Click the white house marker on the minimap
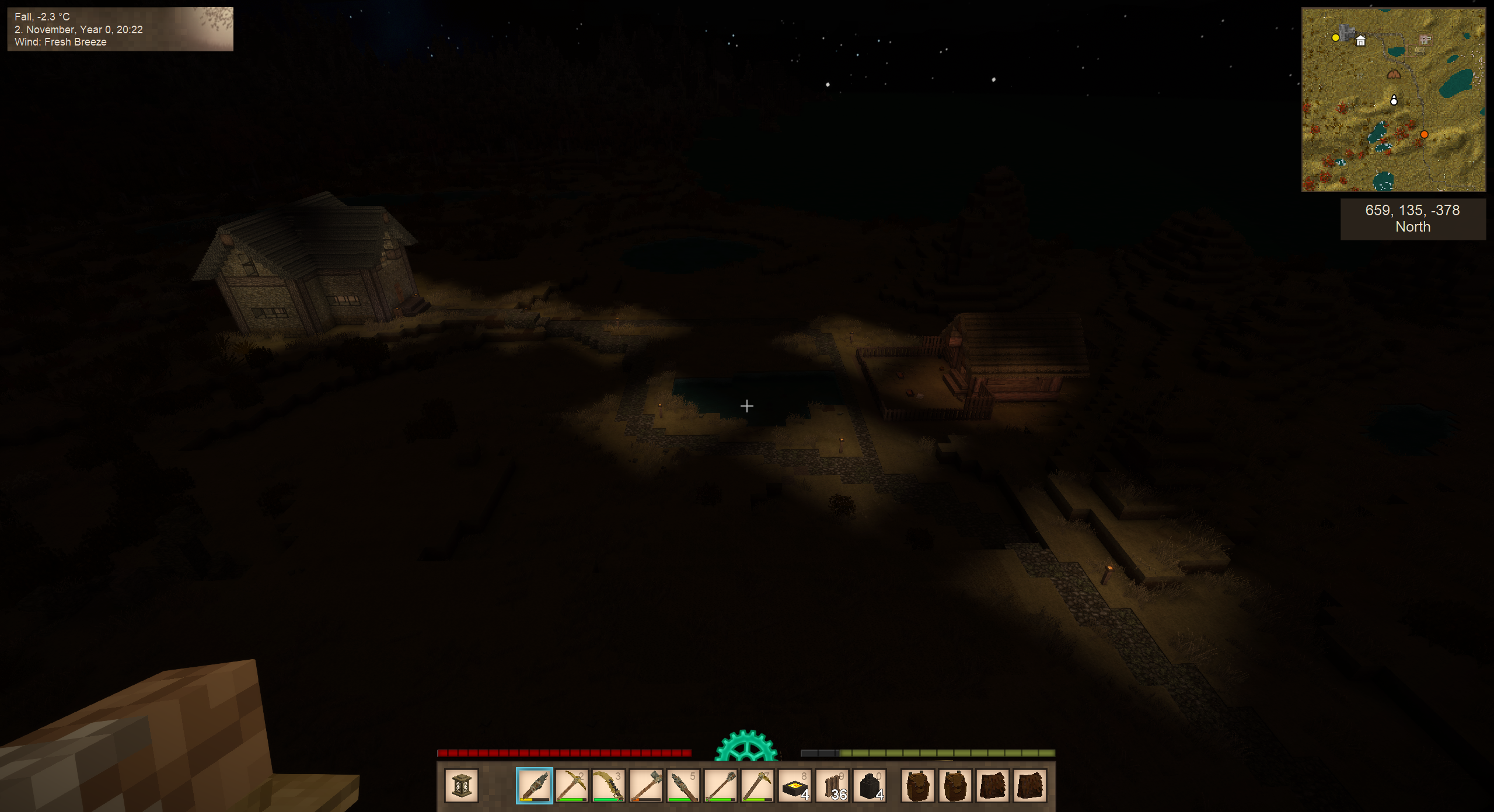Viewport: 1494px width, 812px height. 1360,41
